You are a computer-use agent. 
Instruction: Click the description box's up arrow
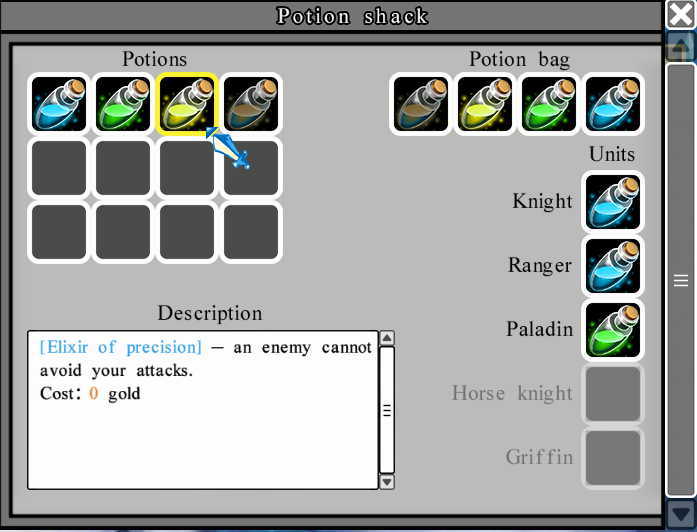click(x=388, y=338)
